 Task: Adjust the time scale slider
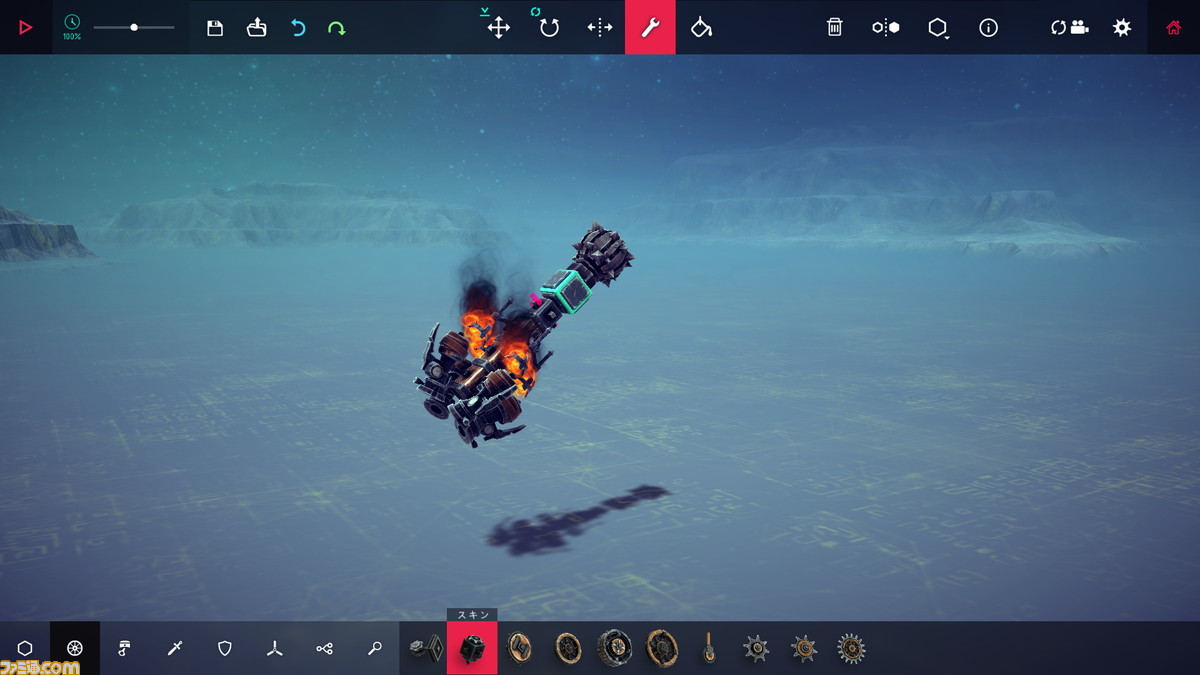click(x=134, y=27)
